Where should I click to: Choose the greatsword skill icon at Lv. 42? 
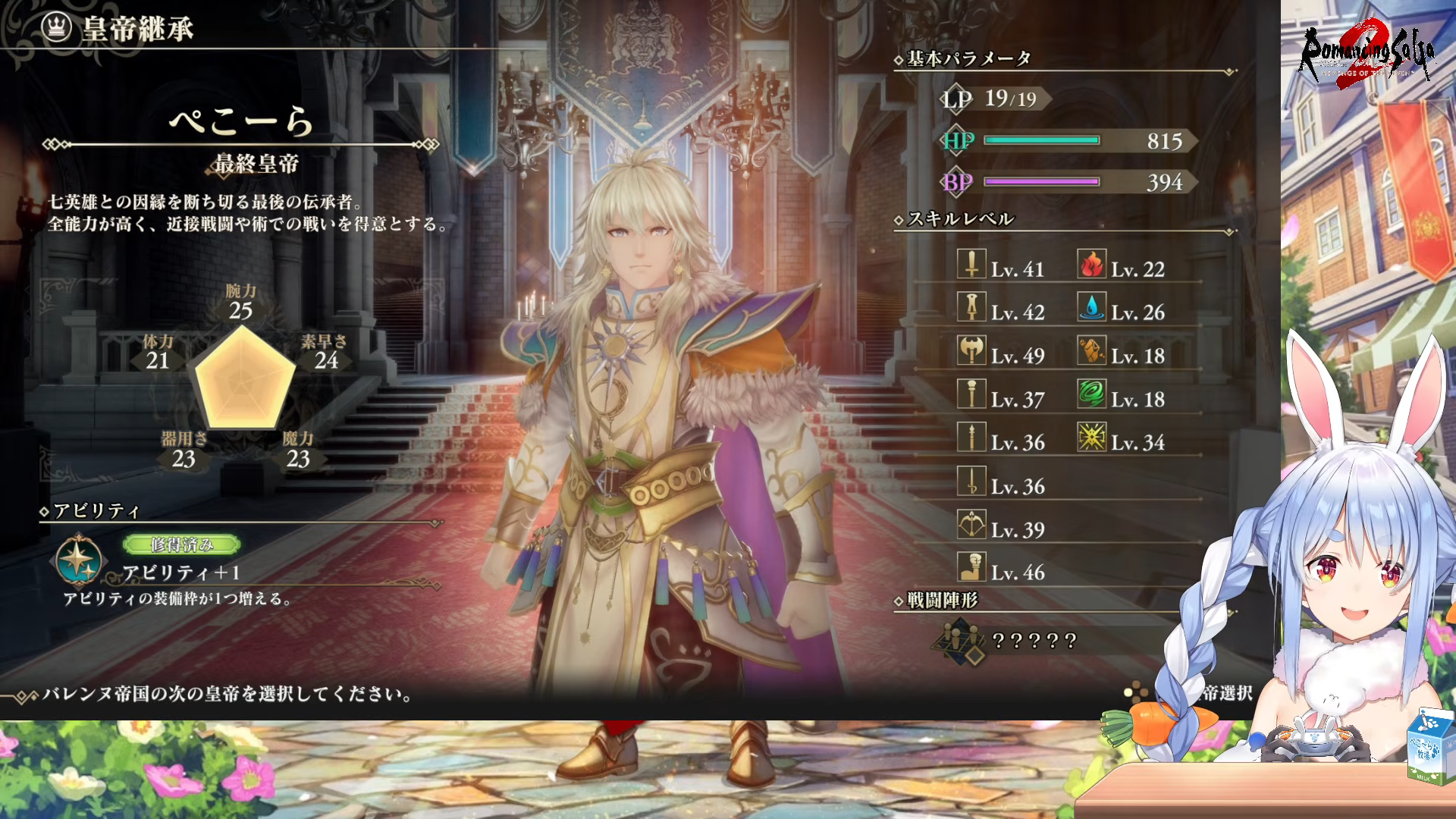971,307
